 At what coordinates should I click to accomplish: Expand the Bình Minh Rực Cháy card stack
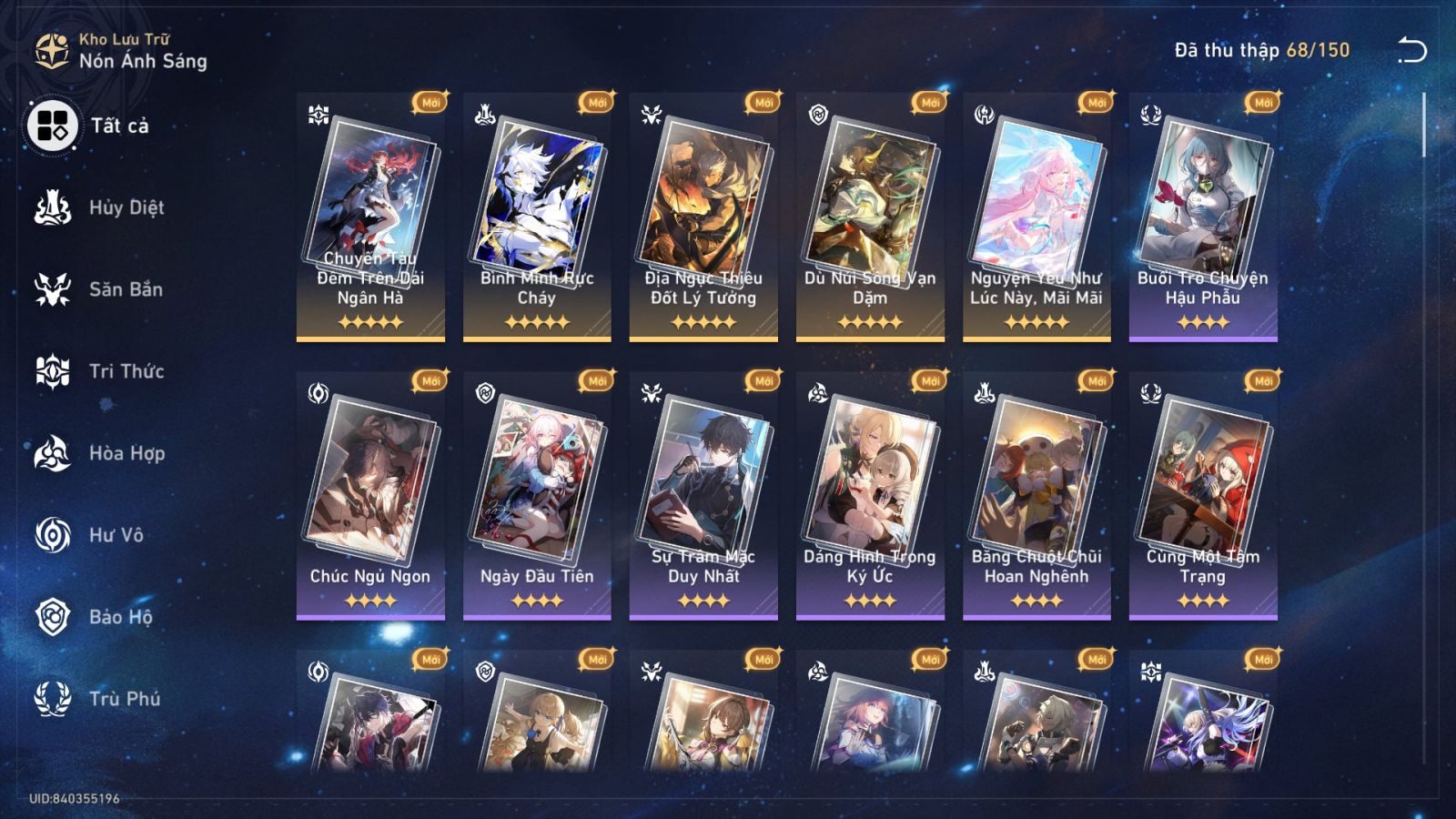[534, 209]
